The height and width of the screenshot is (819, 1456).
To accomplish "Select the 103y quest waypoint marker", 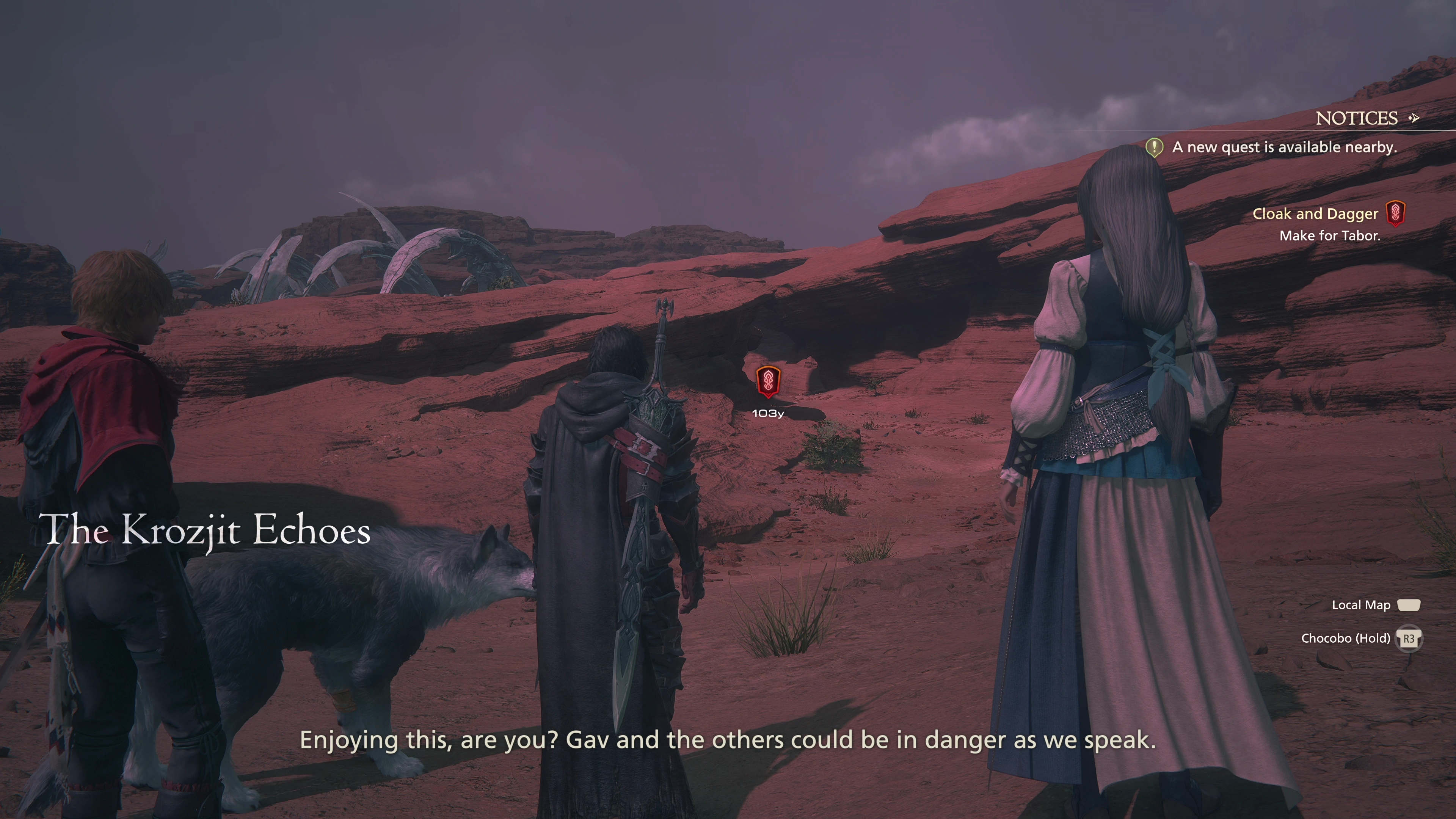I will (x=768, y=381).
